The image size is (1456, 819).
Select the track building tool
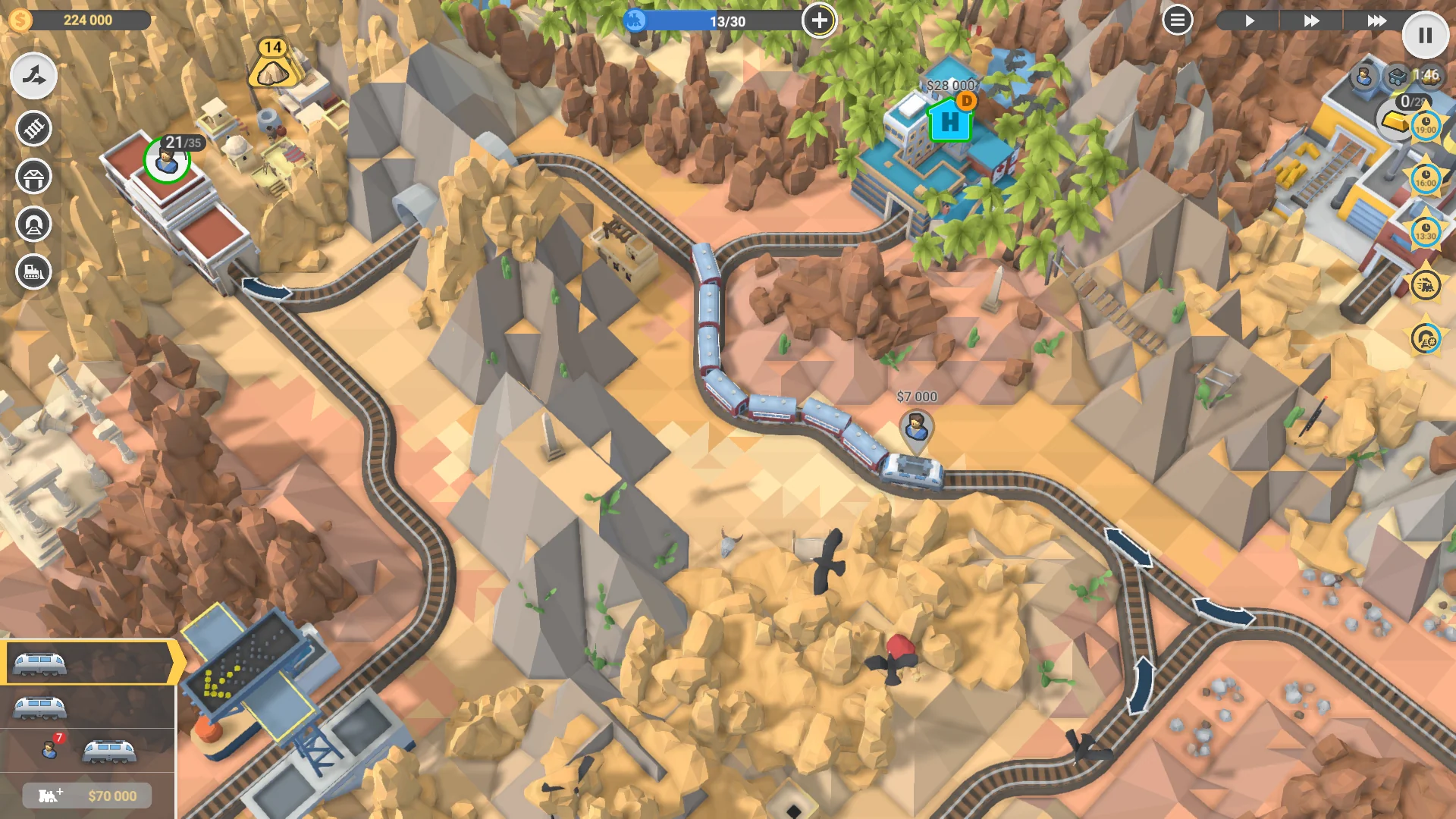coord(32,129)
